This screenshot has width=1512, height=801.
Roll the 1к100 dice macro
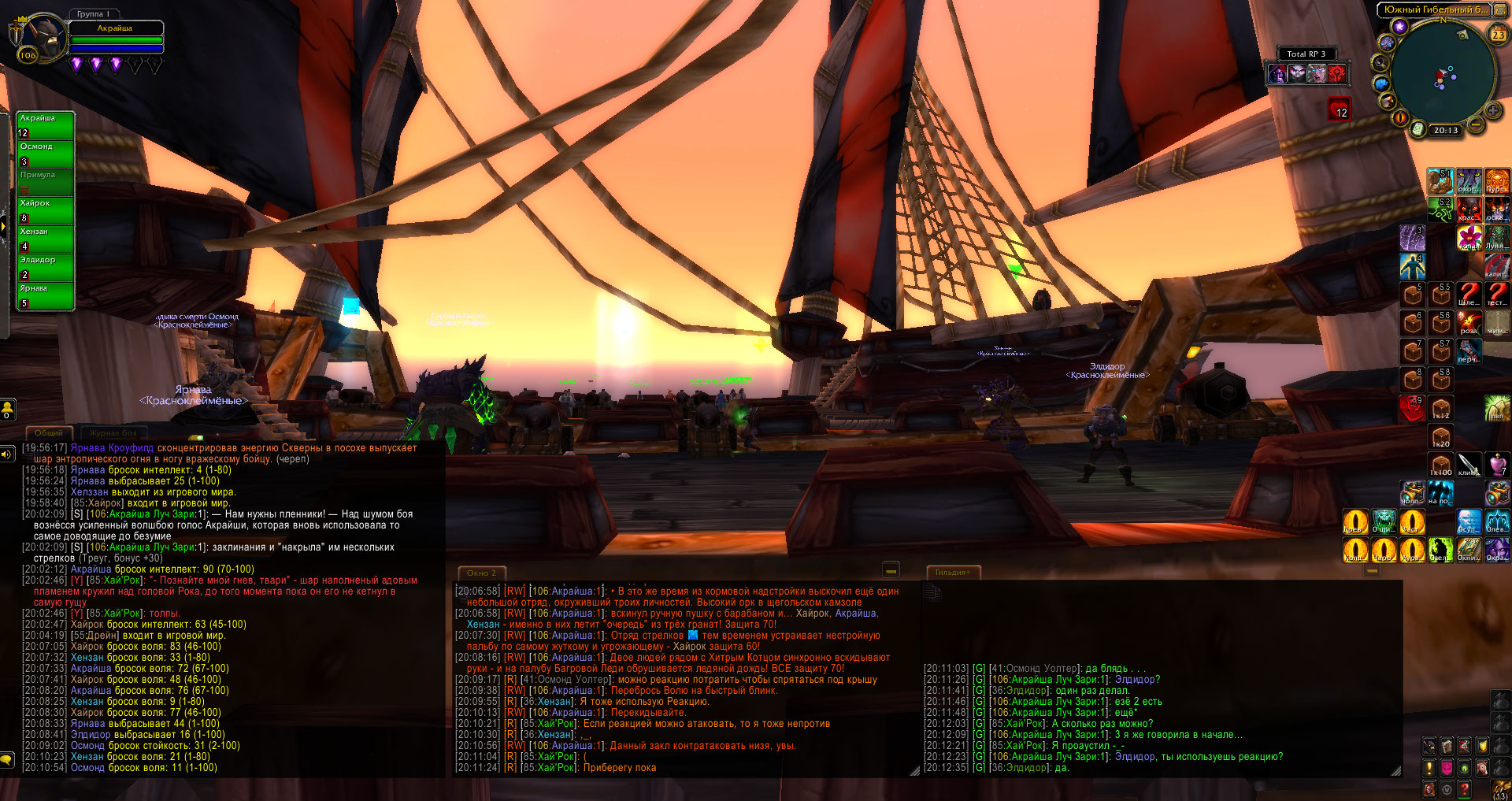[1441, 465]
